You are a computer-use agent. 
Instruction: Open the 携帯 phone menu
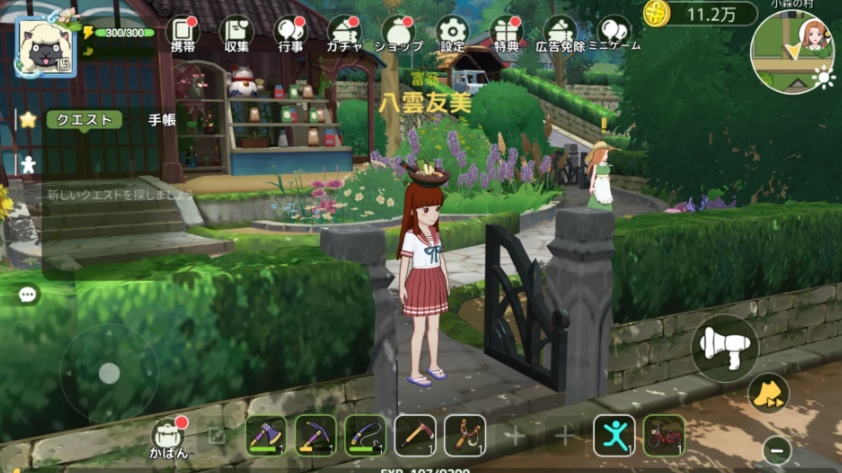tap(182, 33)
